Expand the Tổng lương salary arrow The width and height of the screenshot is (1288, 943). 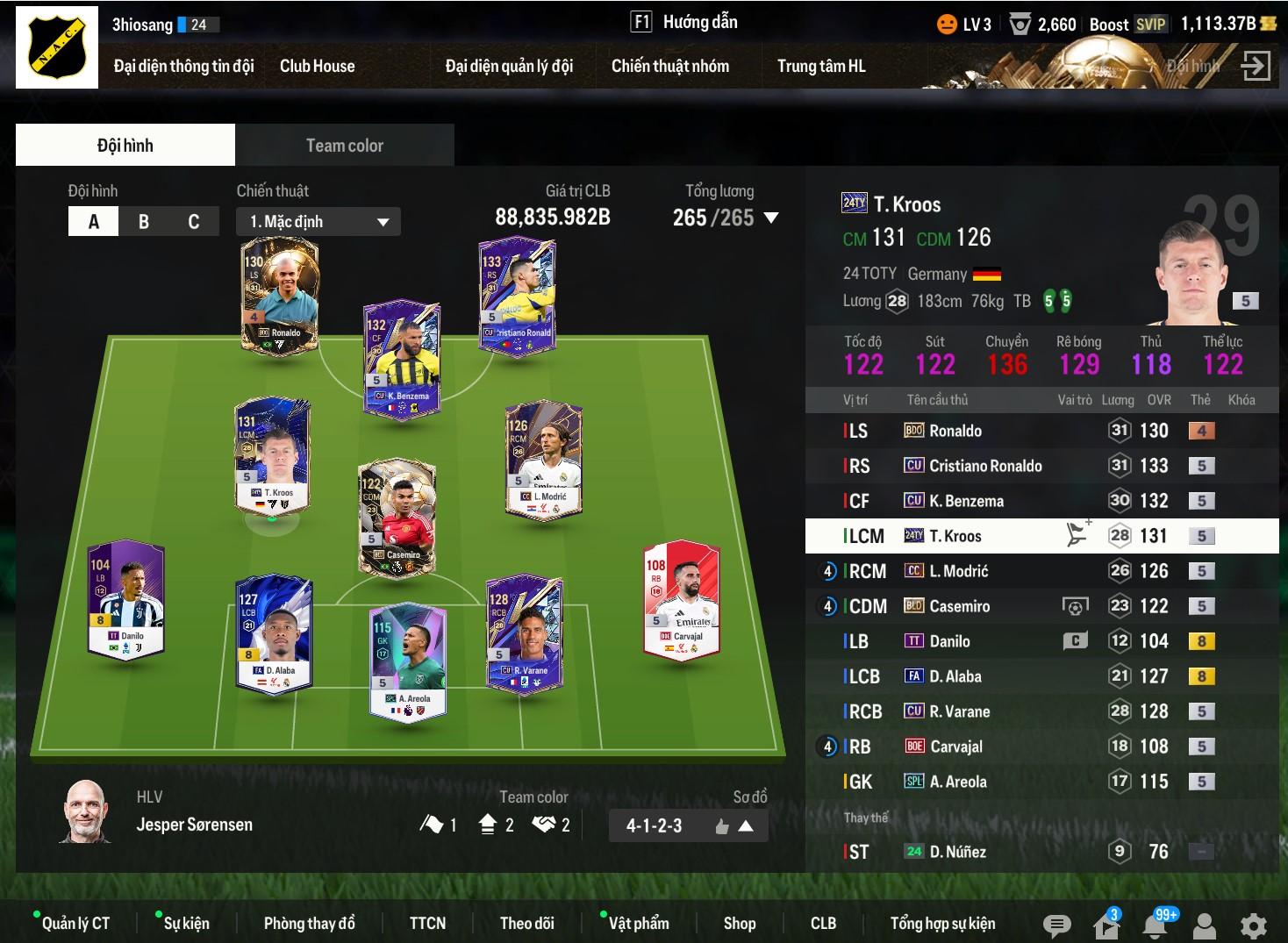(x=771, y=218)
